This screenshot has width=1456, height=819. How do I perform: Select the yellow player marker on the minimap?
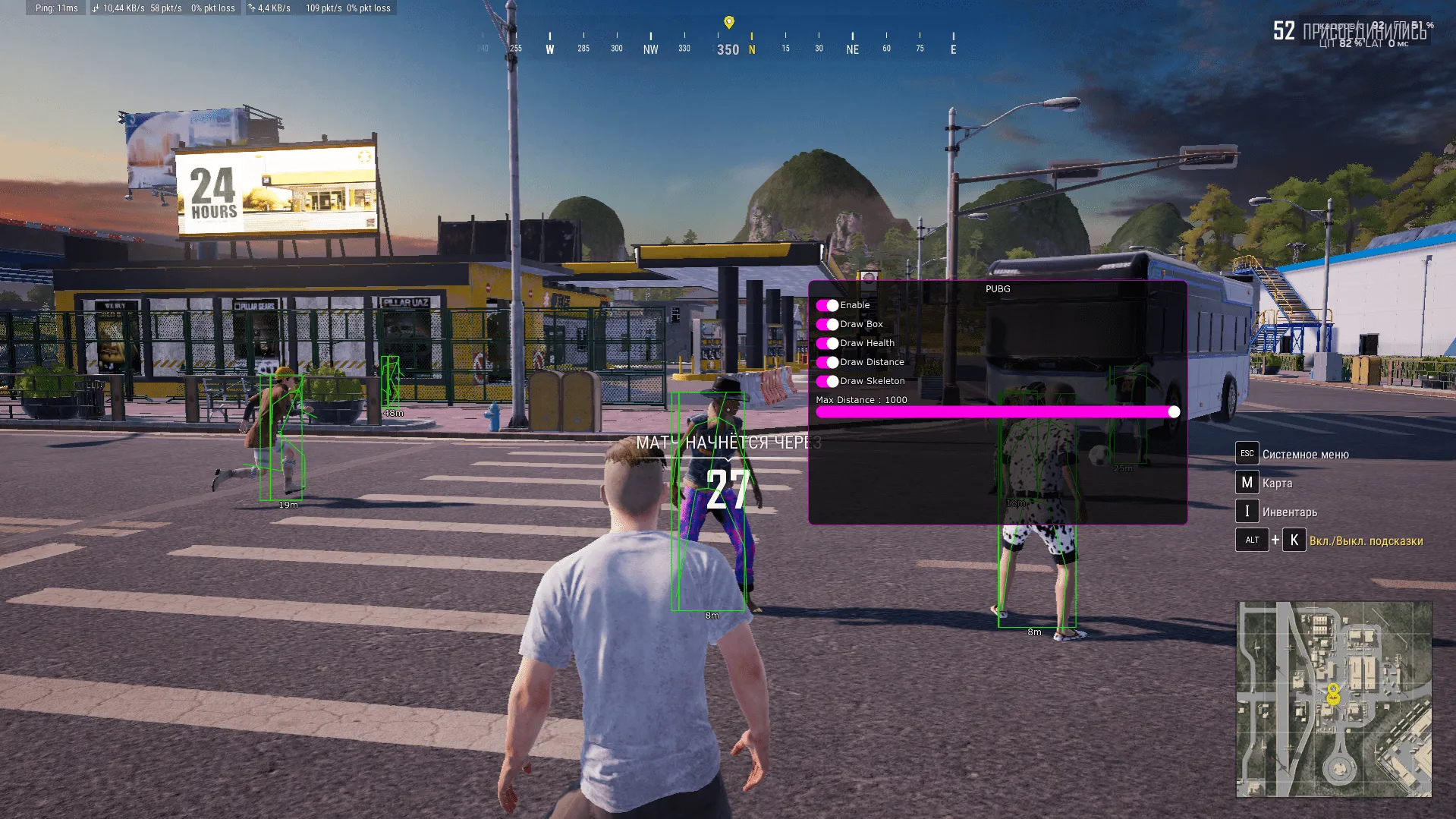[x=1333, y=694]
